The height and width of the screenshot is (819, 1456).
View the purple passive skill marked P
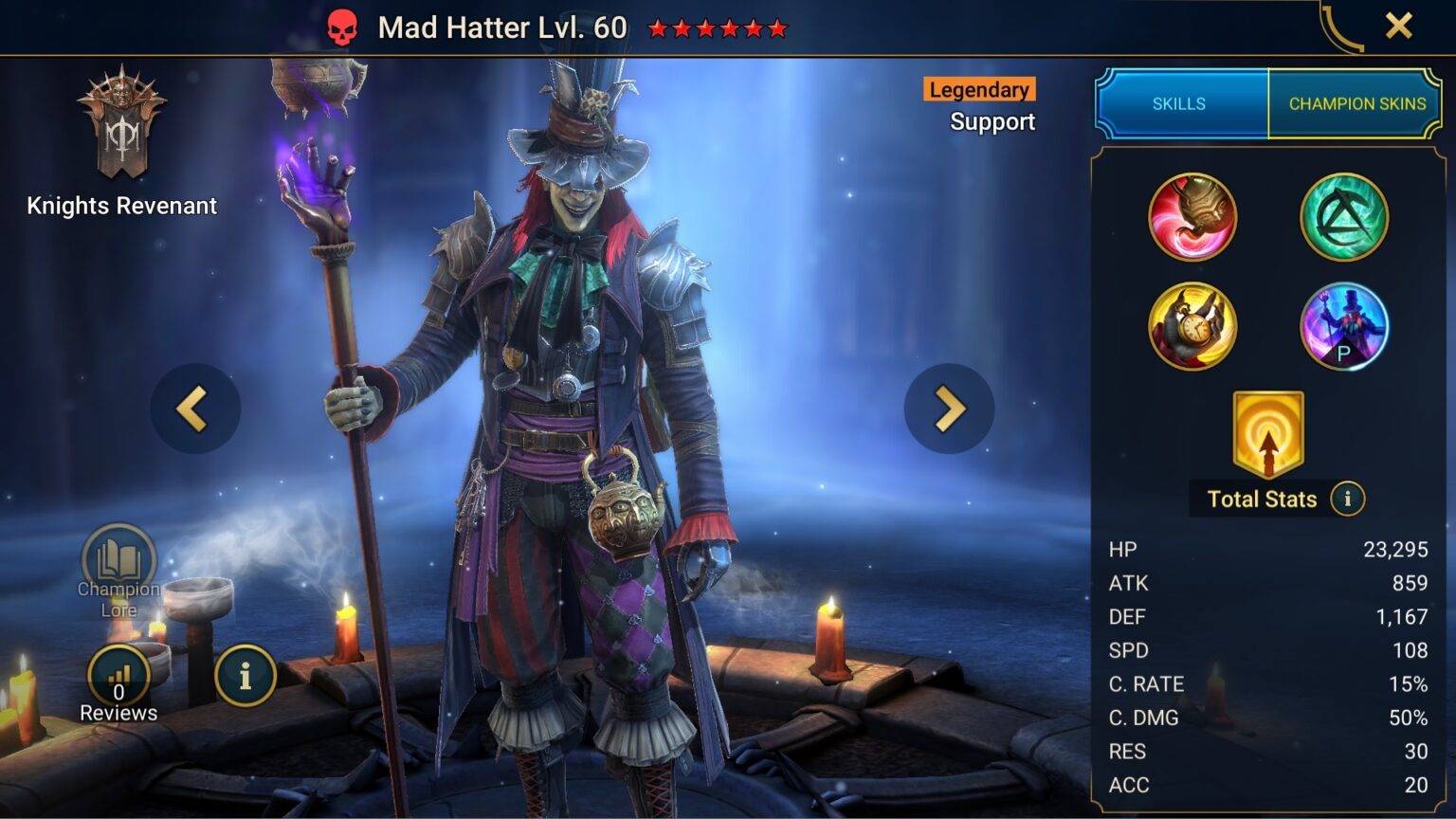1344,326
